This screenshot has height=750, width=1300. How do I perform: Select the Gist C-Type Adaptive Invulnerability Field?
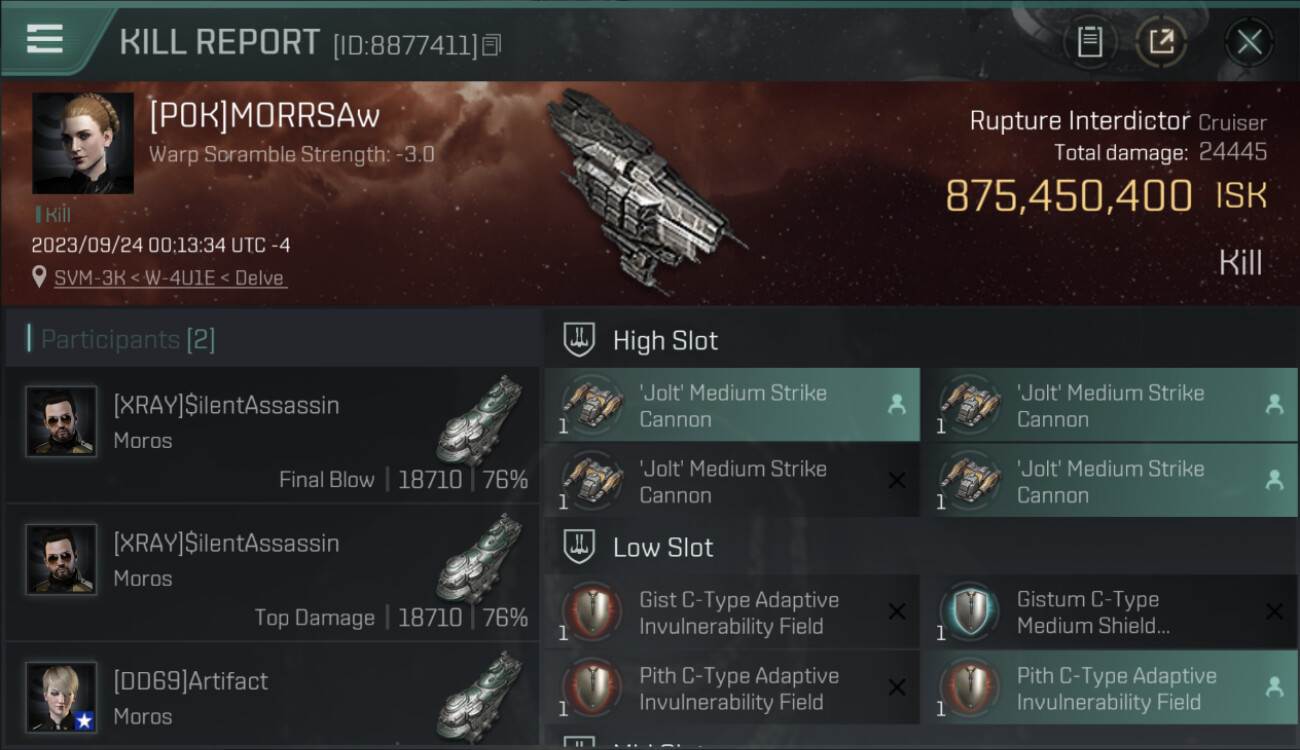point(731,613)
